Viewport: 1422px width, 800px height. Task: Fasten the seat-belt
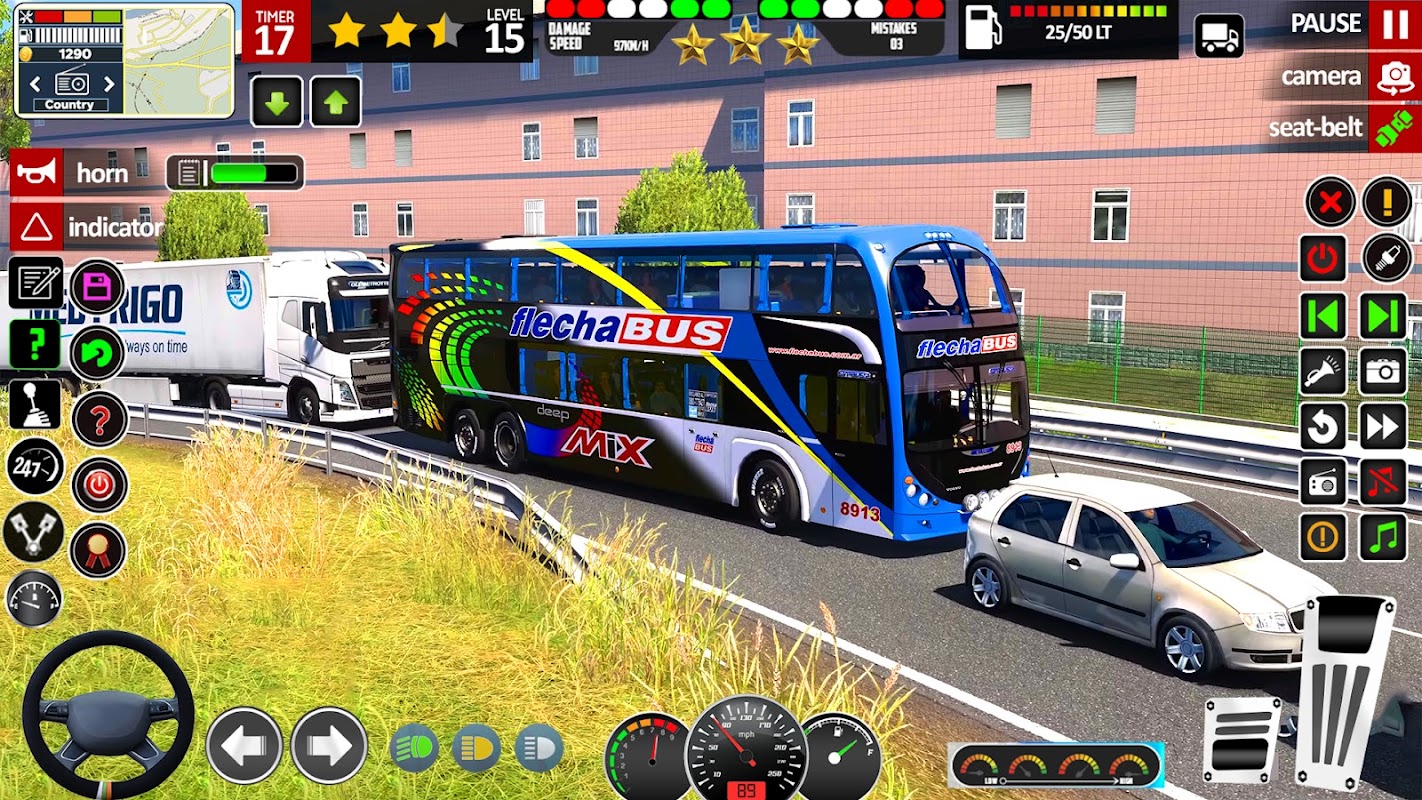click(1394, 128)
